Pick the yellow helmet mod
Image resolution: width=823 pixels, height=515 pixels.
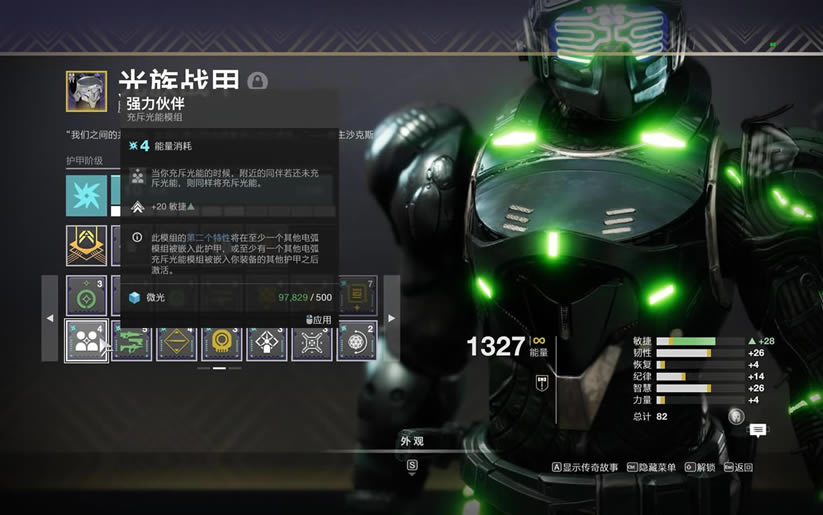point(221,341)
